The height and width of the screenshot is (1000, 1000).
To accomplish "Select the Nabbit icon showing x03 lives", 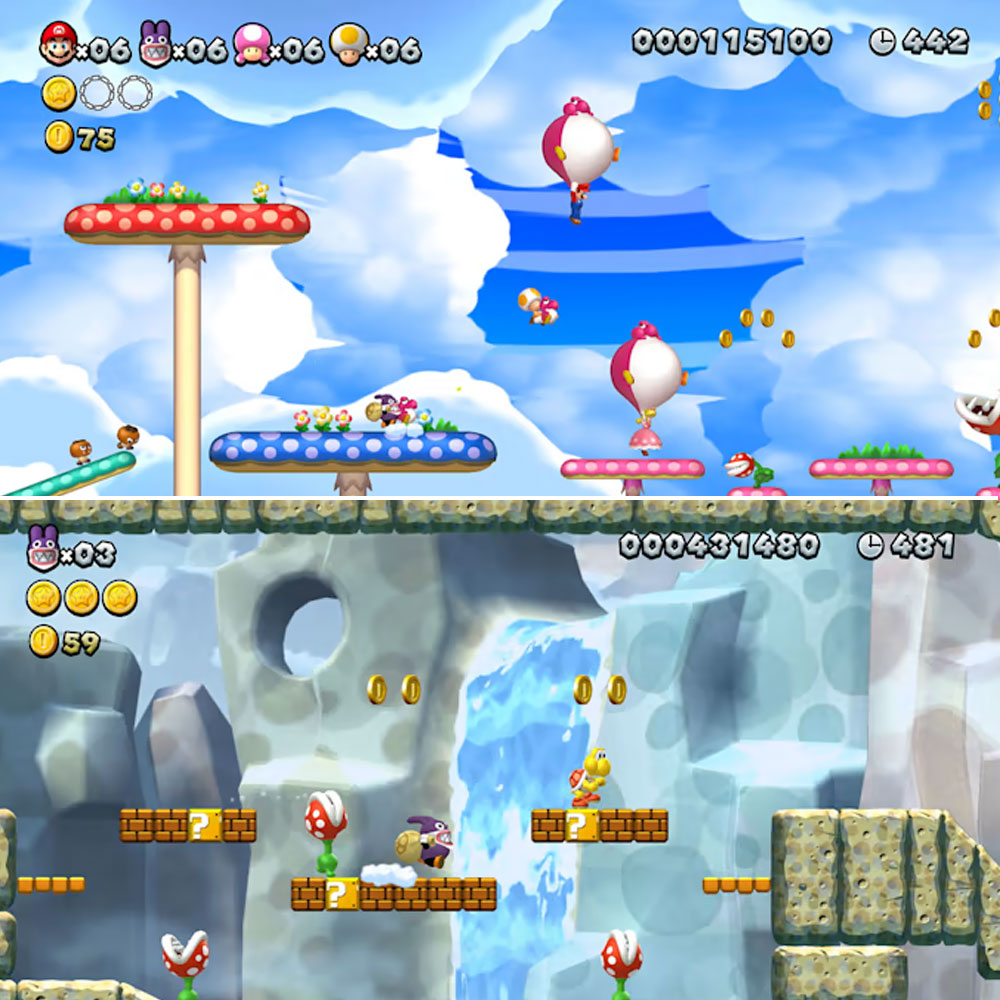I will 43,547.
